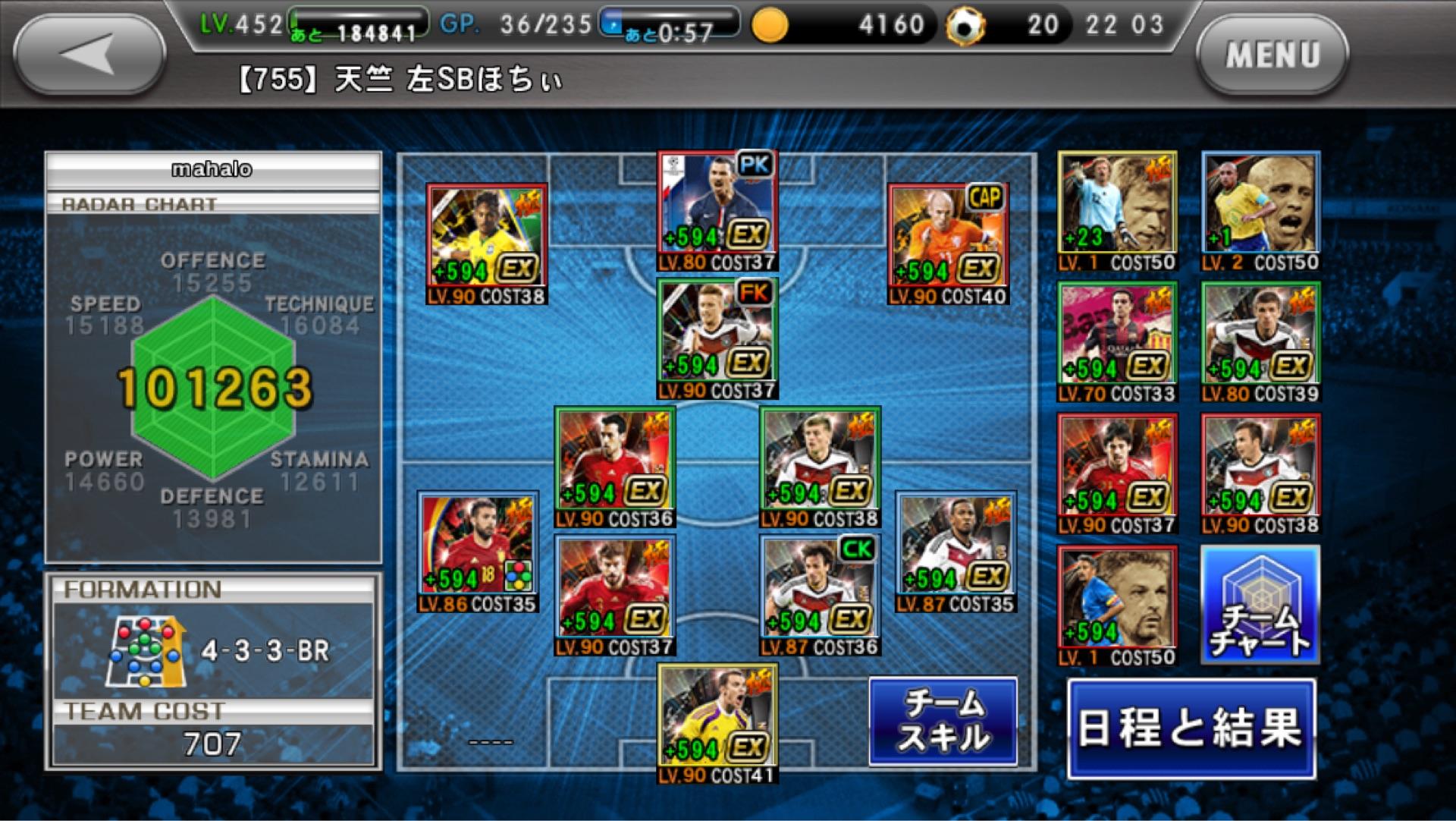
Task: Choose the LV.70 COST33 bench card
Action: [1117, 341]
